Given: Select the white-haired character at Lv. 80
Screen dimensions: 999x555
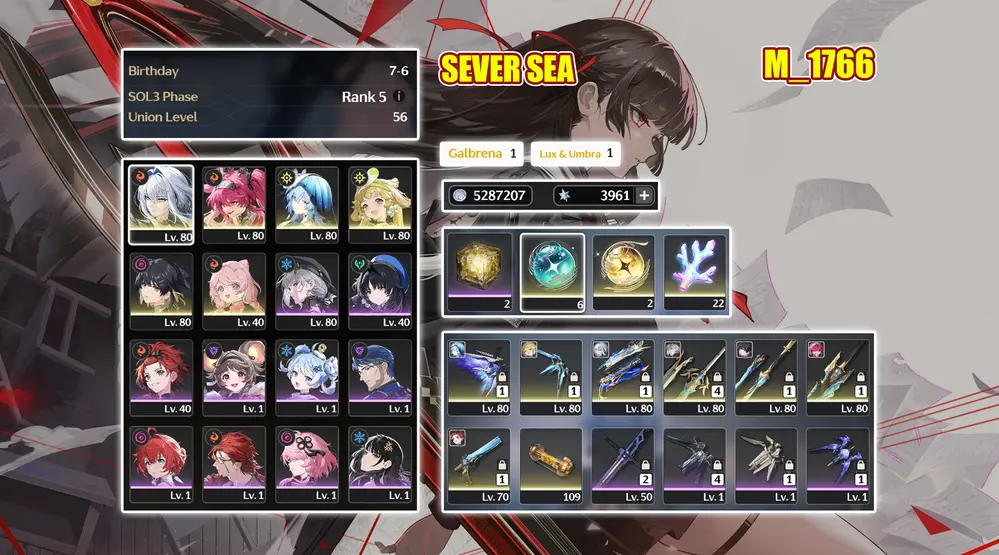Looking at the screenshot, I should point(162,204).
